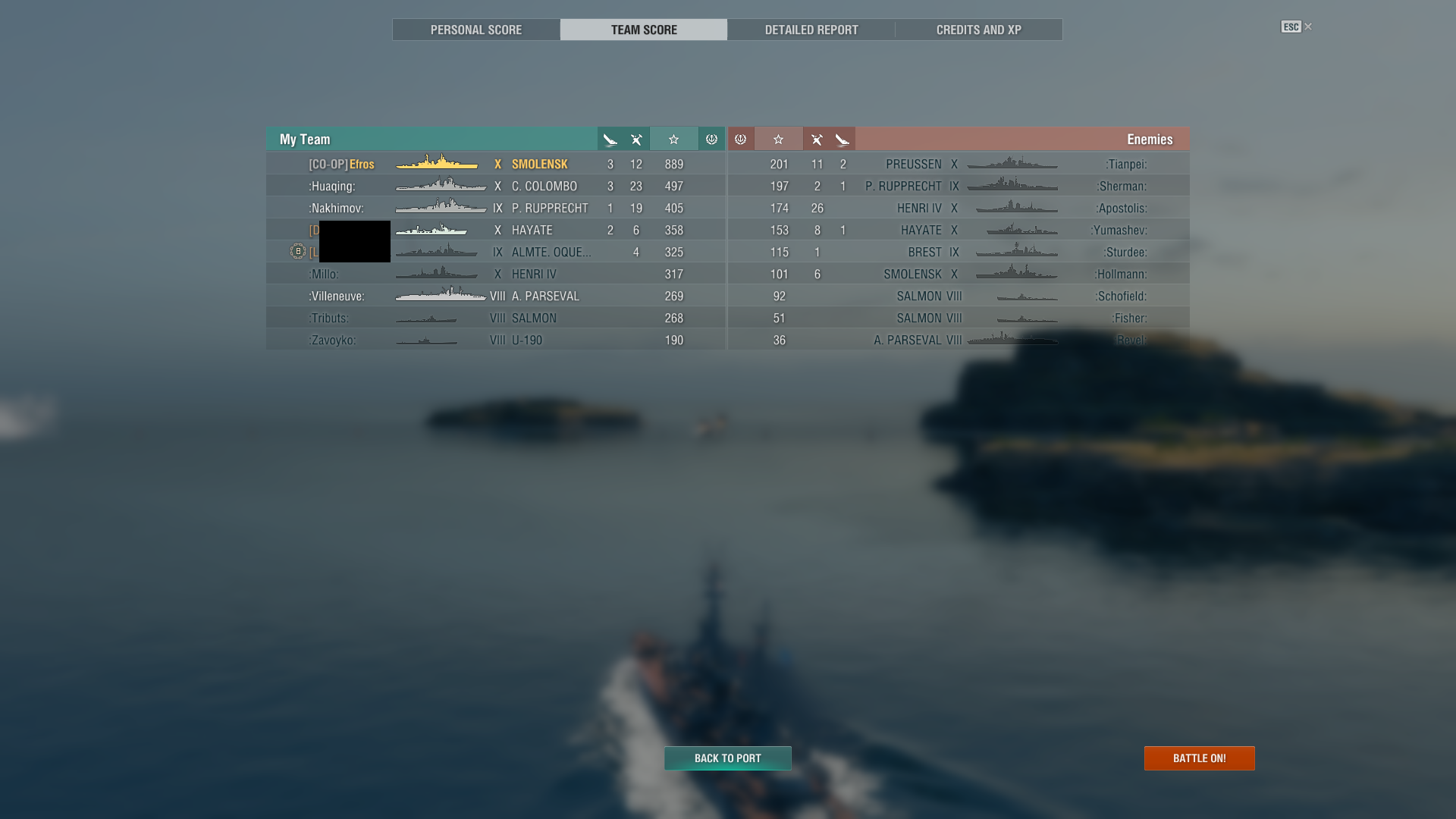Click the anchor wreath emblem in Enemies header
1456x819 pixels.
pos(741,139)
